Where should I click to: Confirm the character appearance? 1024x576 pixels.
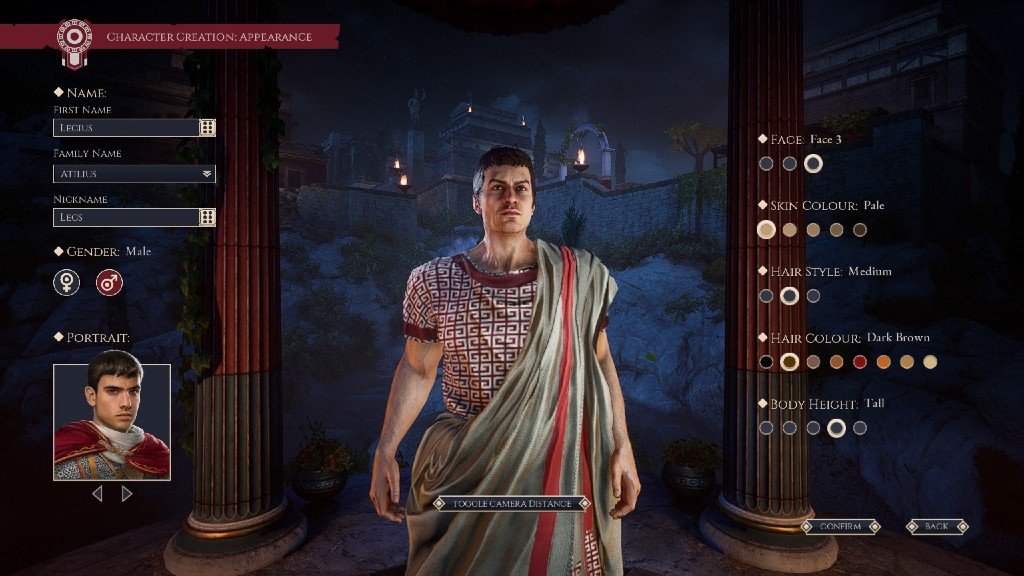click(x=839, y=526)
